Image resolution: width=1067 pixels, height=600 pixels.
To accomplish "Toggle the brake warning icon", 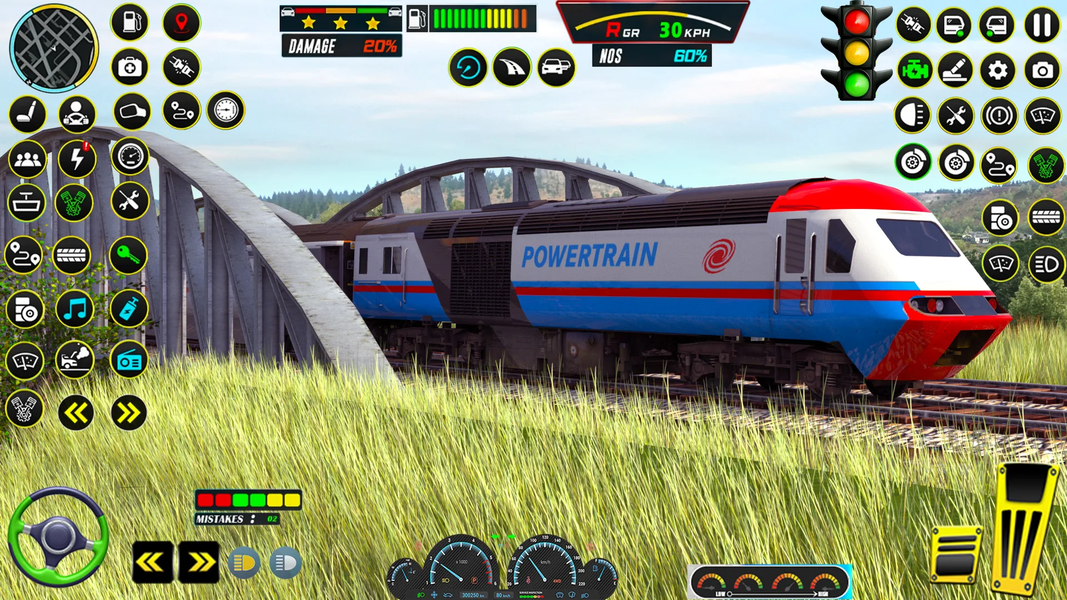I will 999,116.
